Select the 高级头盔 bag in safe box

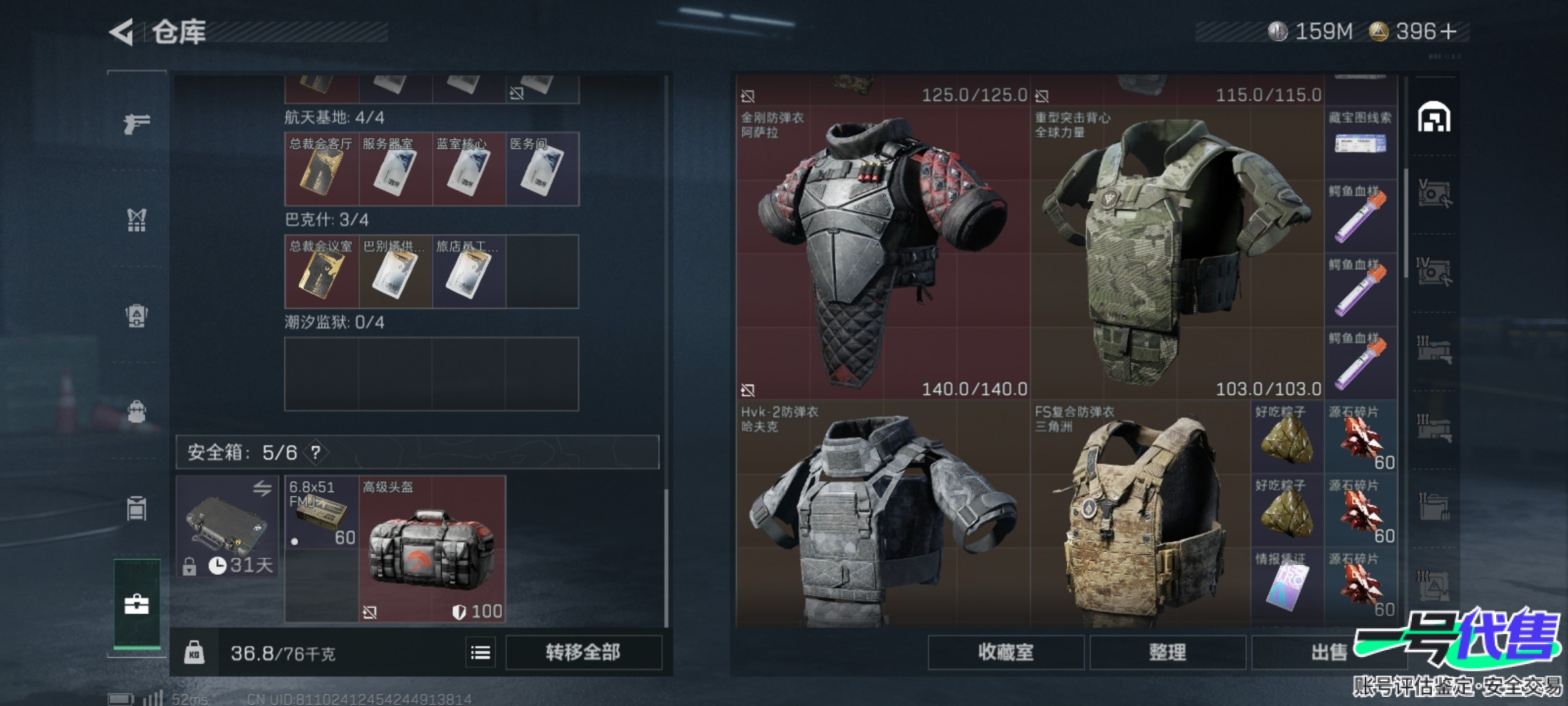point(432,548)
